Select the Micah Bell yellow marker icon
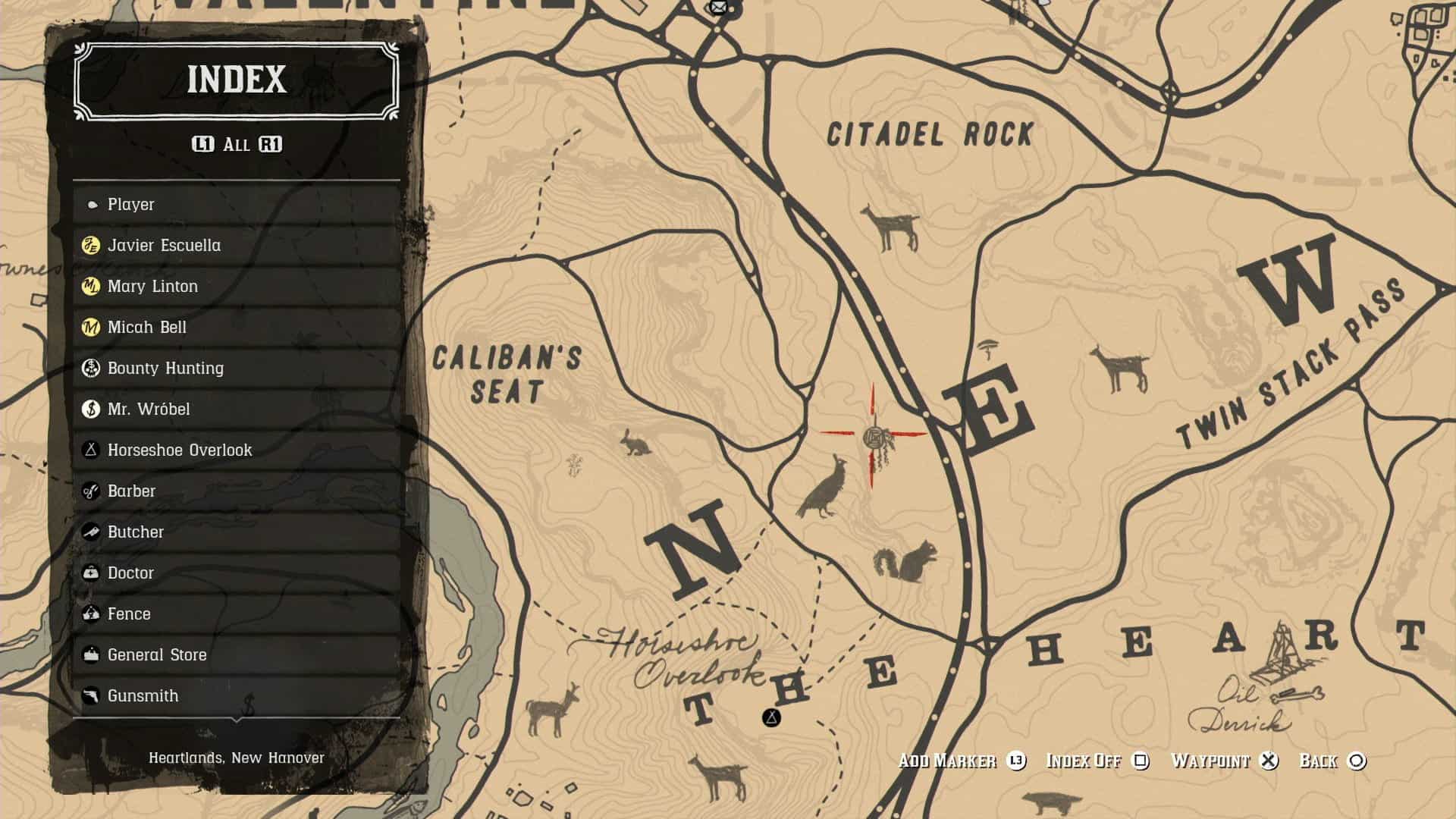 [93, 327]
